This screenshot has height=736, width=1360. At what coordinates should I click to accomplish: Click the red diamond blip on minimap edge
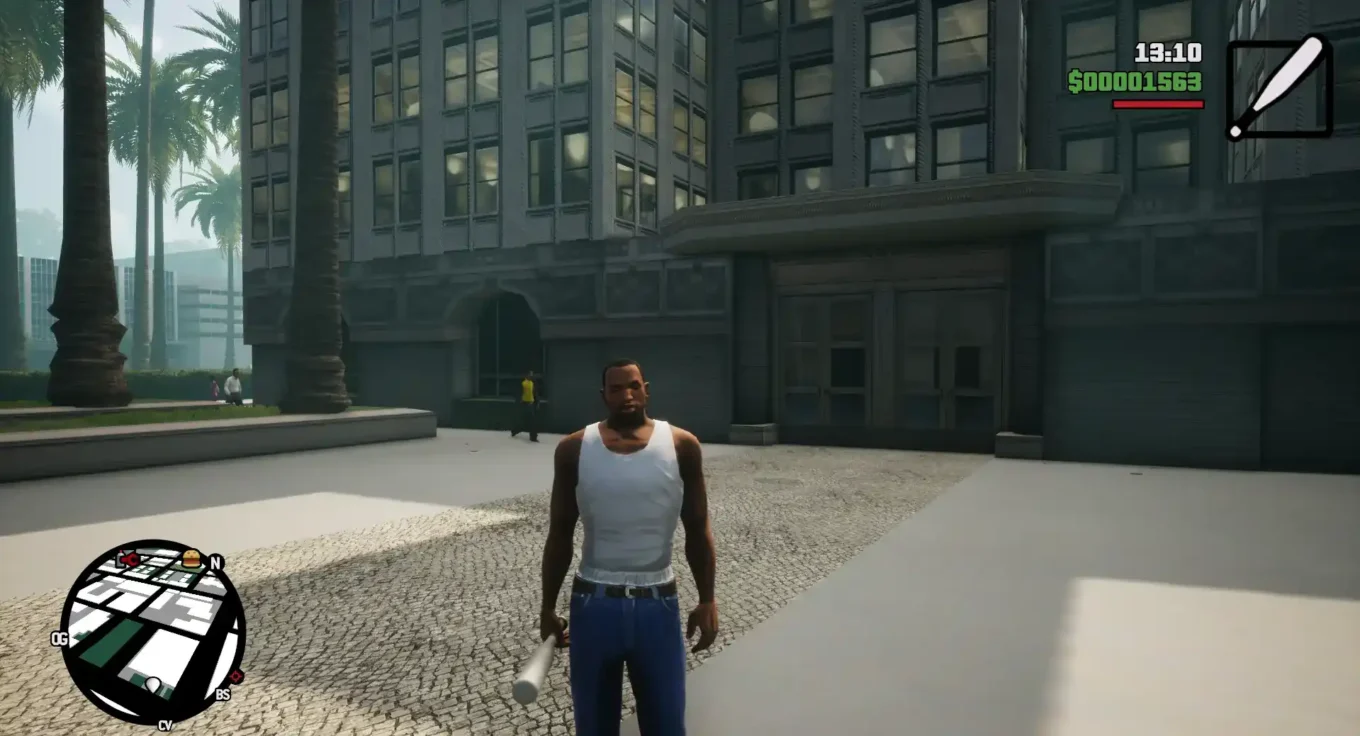coord(237,677)
